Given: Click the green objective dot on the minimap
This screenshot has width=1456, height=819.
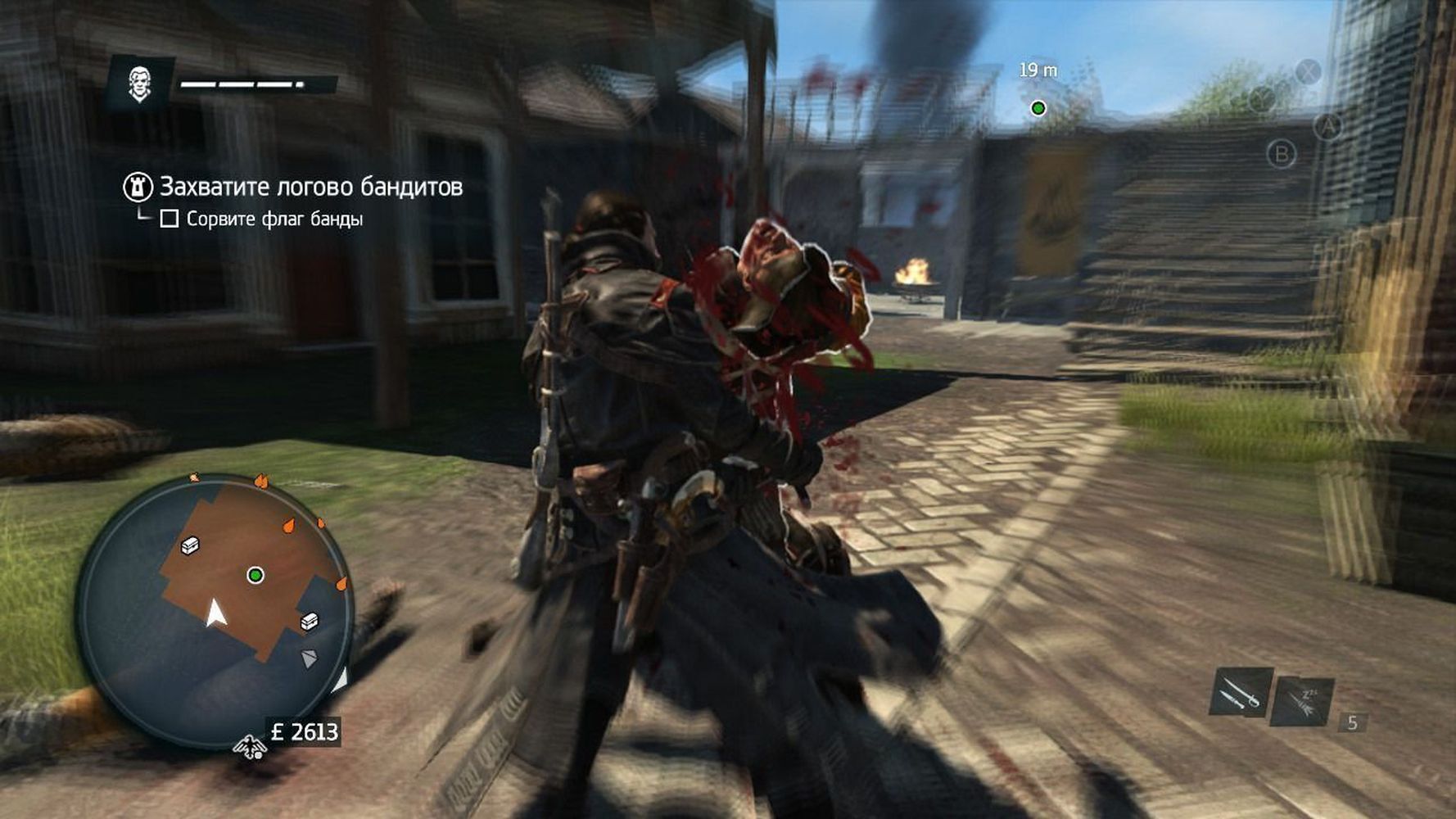Looking at the screenshot, I should point(255,576).
